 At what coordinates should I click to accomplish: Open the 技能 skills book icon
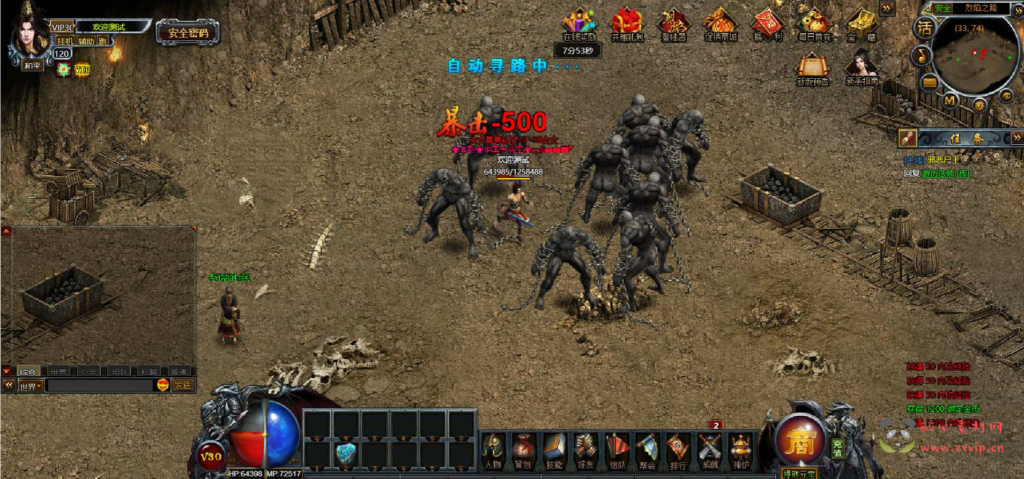(554, 448)
